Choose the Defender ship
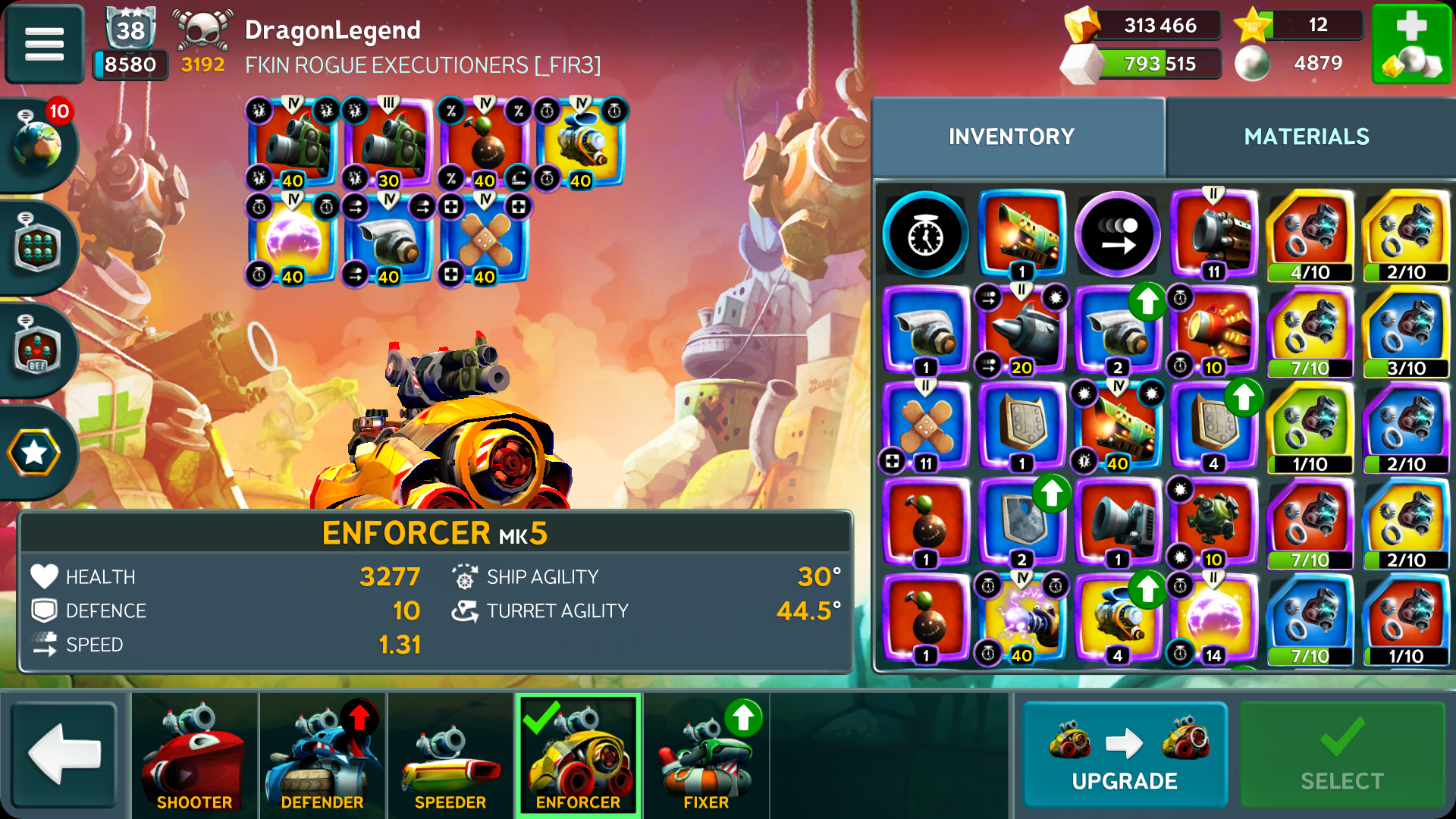1456x819 pixels. pyautogui.click(x=322, y=756)
